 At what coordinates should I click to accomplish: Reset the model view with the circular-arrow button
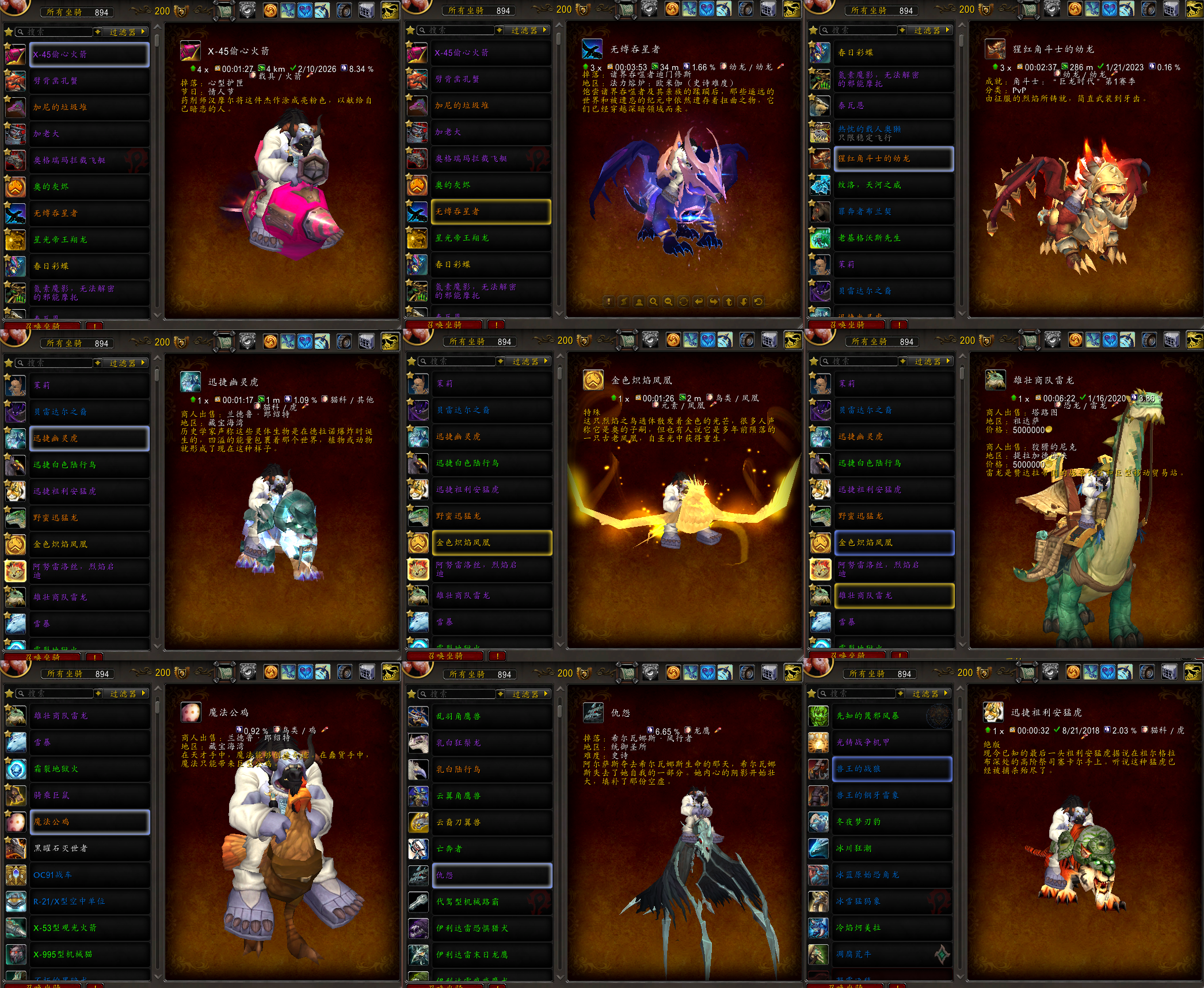click(x=759, y=302)
